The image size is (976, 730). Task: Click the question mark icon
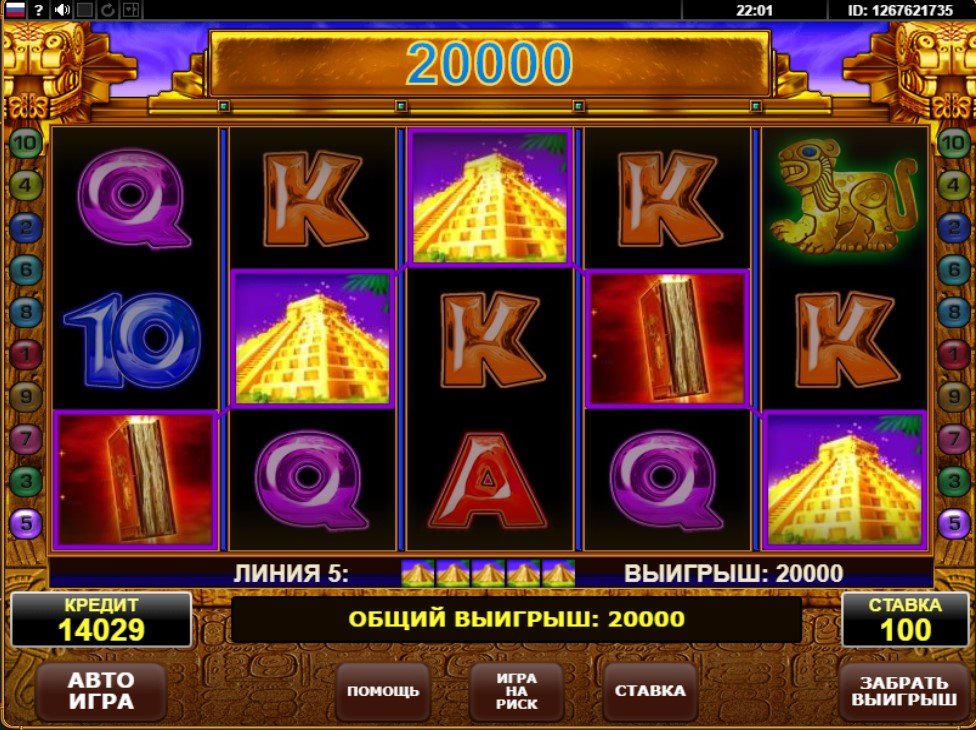click(x=38, y=10)
